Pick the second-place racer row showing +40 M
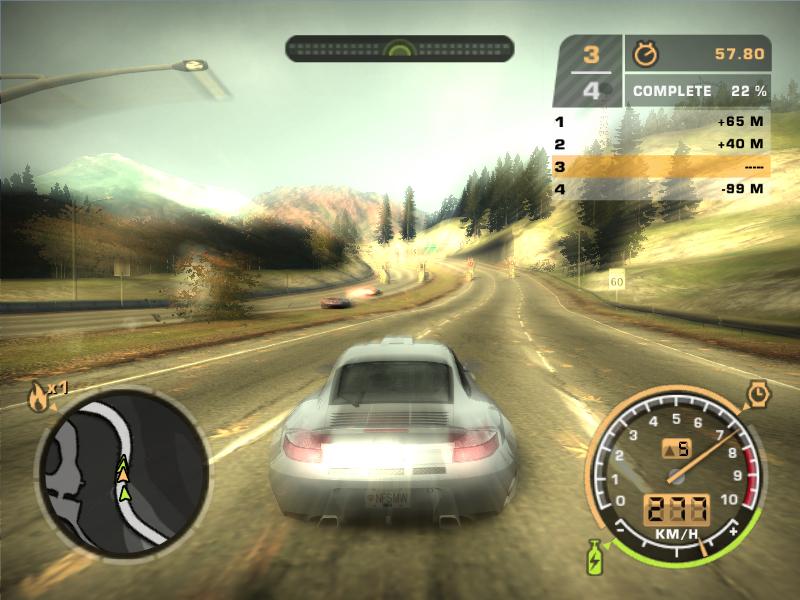The width and height of the screenshot is (800, 600). 661,144
